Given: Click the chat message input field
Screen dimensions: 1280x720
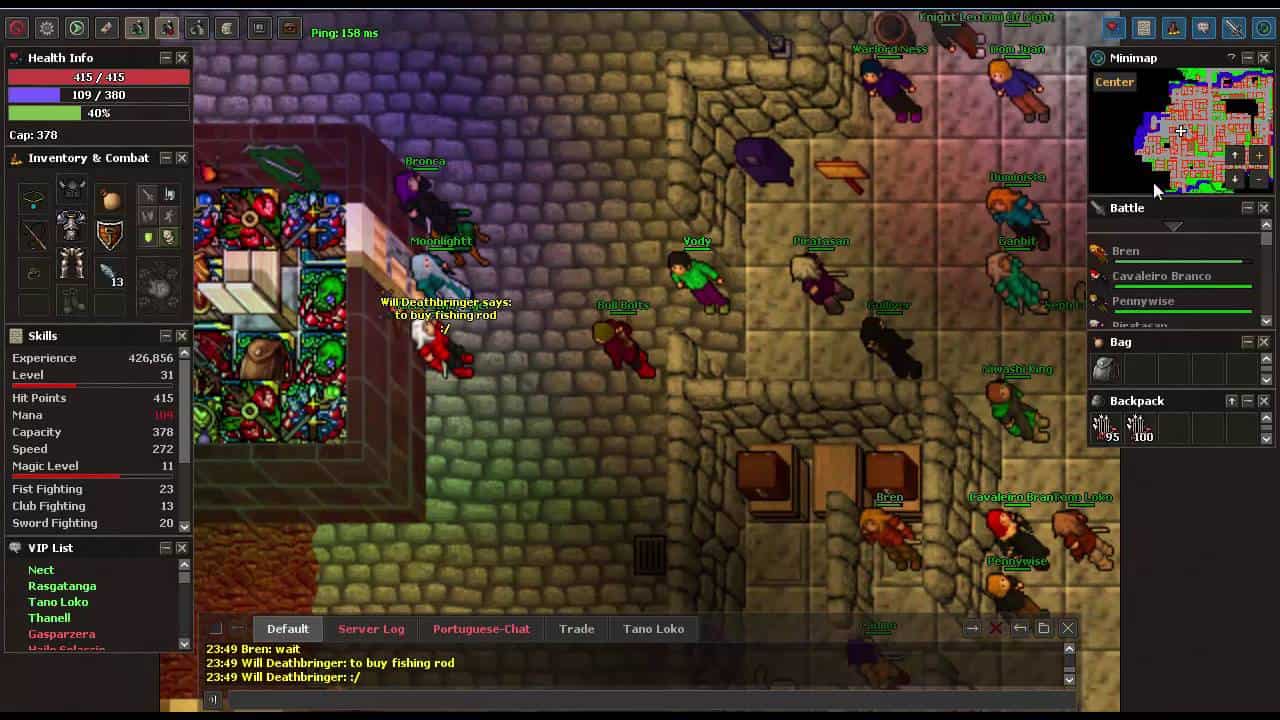Looking at the screenshot, I should coord(640,700).
